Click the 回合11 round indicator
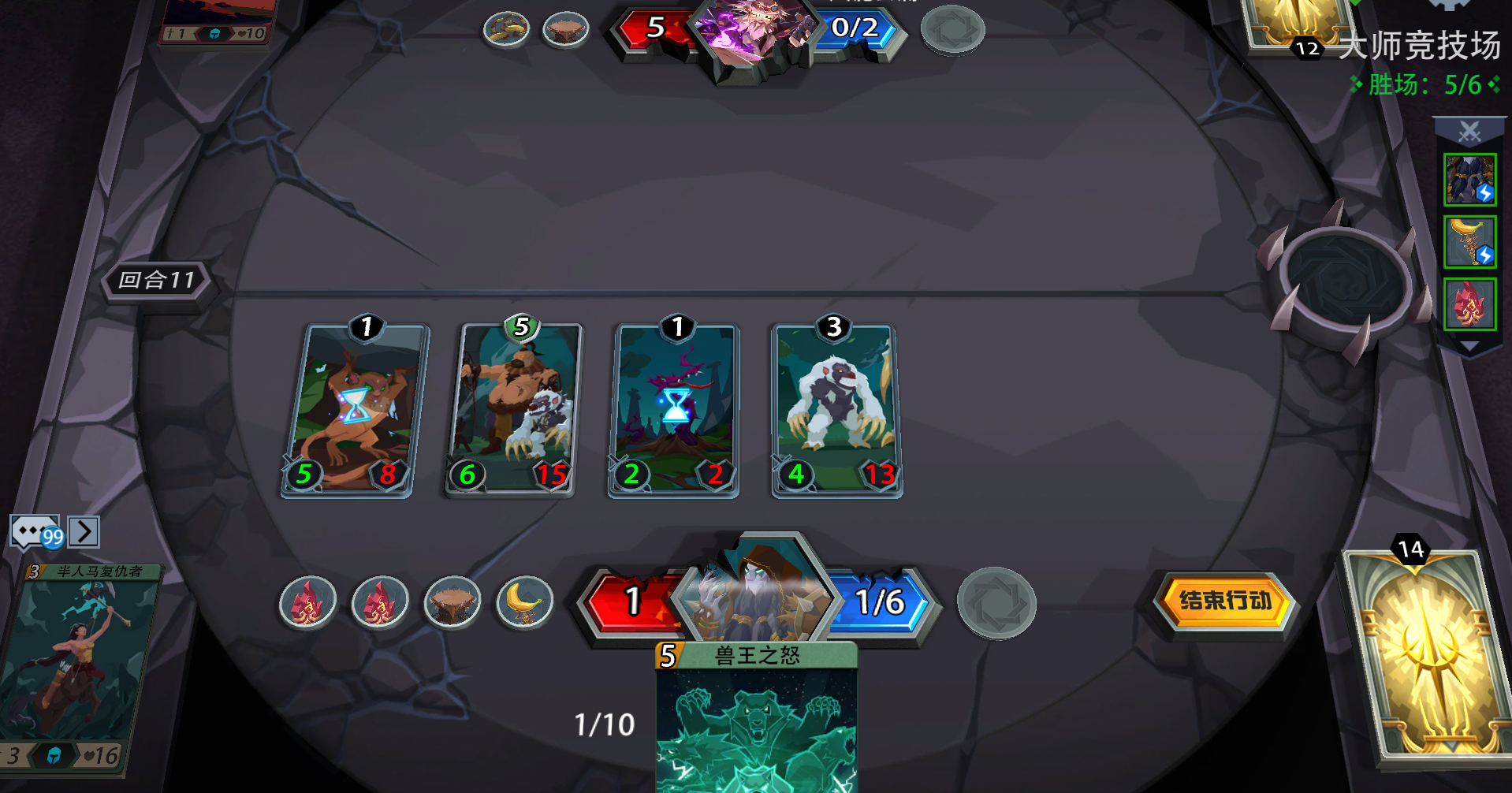This screenshot has height=793, width=1512. (x=156, y=280)
